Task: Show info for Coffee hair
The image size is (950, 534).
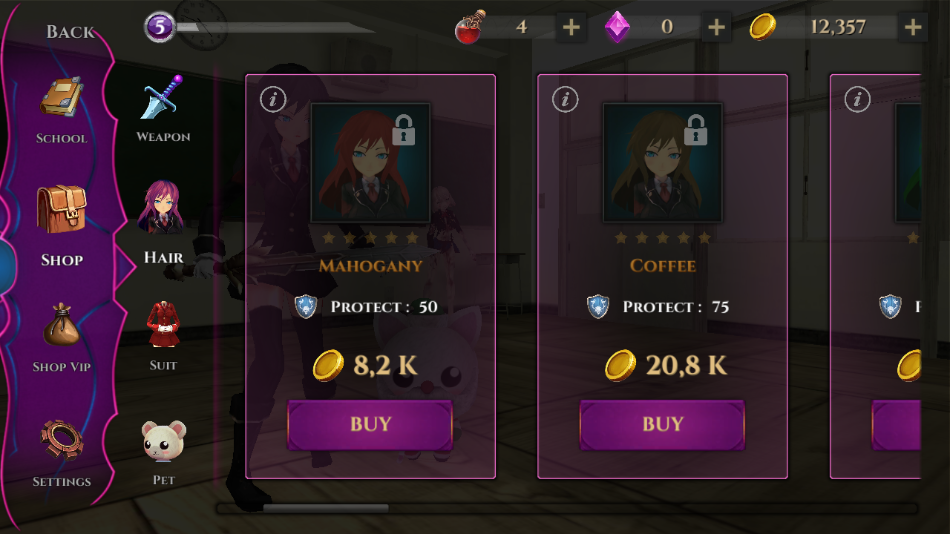Action: pyautogui.click(x=565, y=99)
